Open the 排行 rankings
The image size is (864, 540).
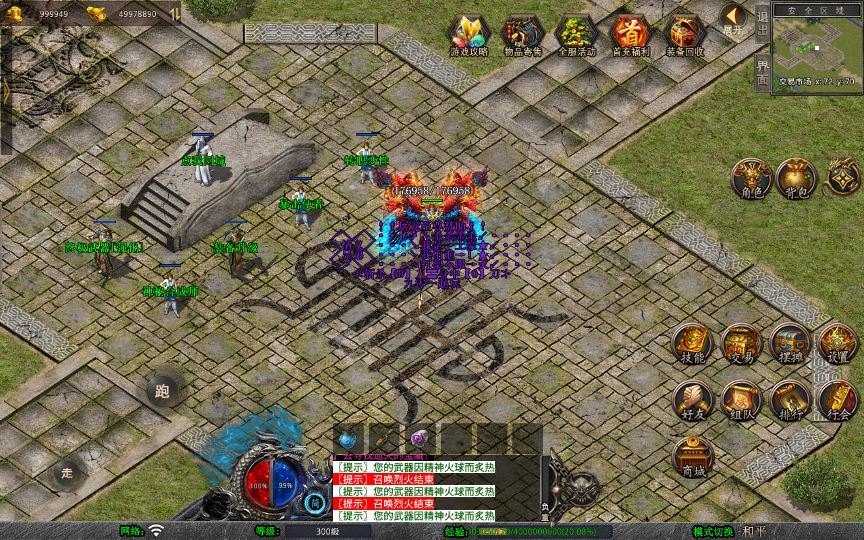point(790,400)
